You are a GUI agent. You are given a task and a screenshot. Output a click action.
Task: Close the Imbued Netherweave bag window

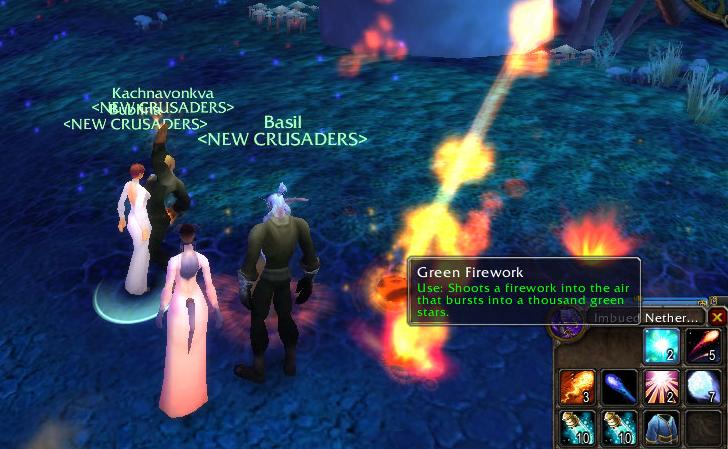click(x=717, y=317)
